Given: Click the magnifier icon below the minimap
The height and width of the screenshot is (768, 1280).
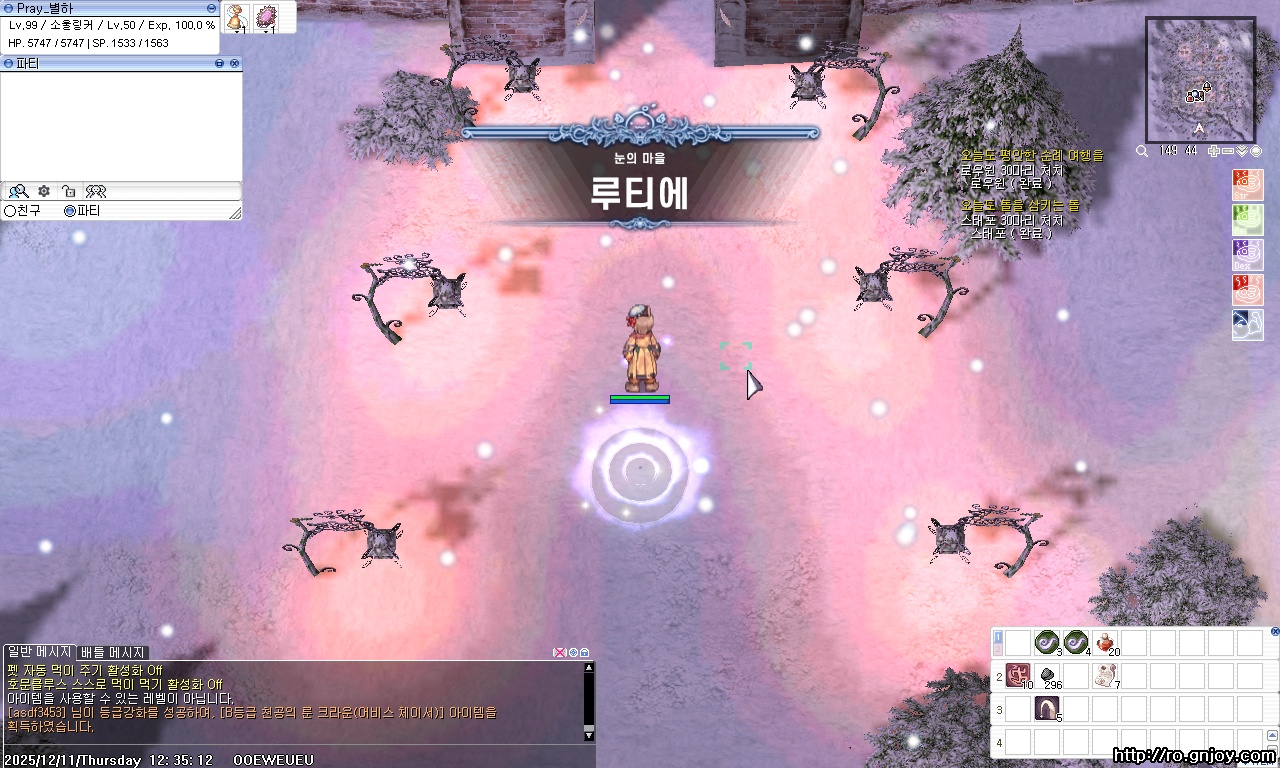Looking at the screenshot, I should (x=1141, y=151).
